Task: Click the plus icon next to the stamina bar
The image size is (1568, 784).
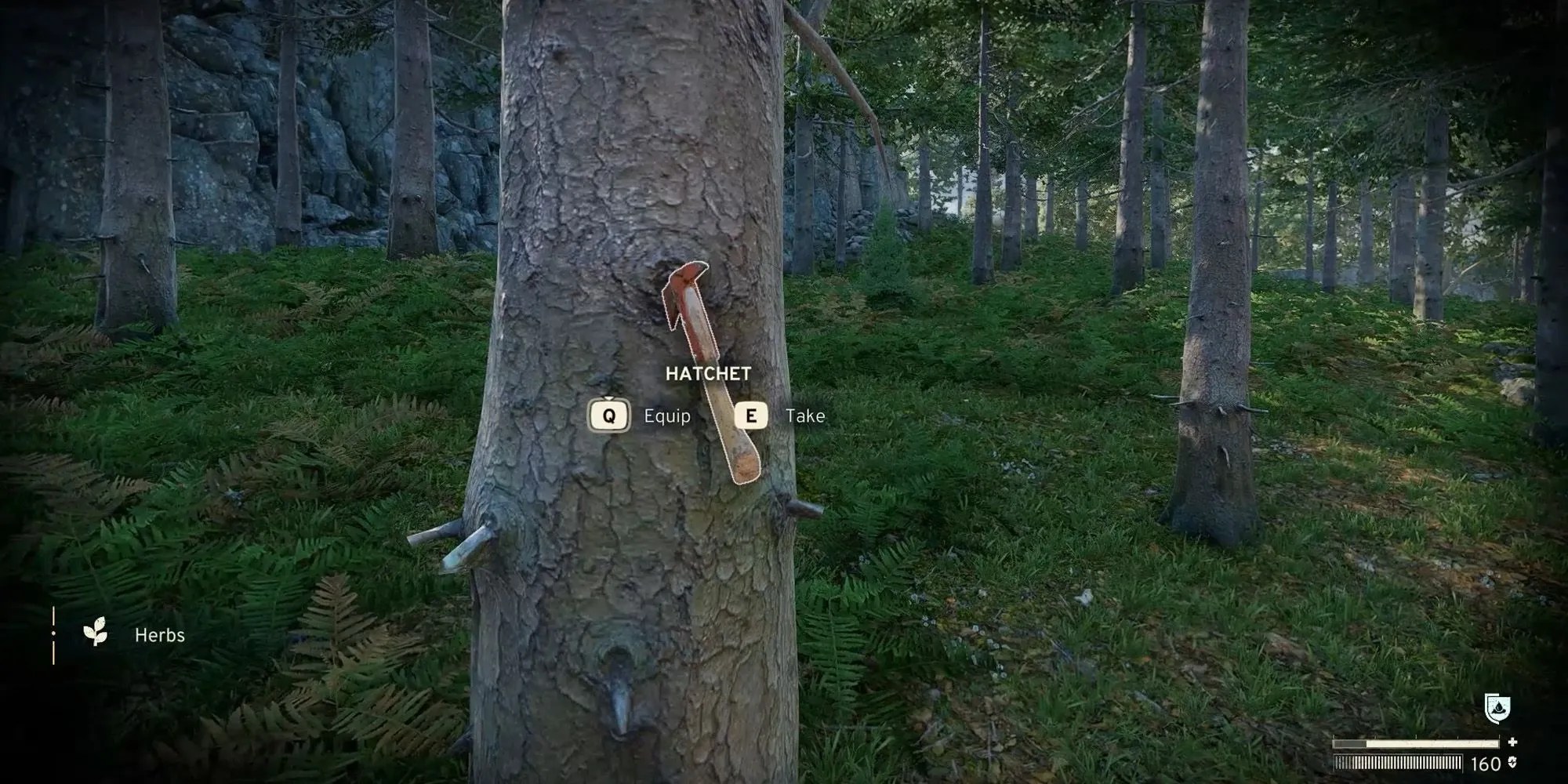Action: click(x=1514, y=742)
